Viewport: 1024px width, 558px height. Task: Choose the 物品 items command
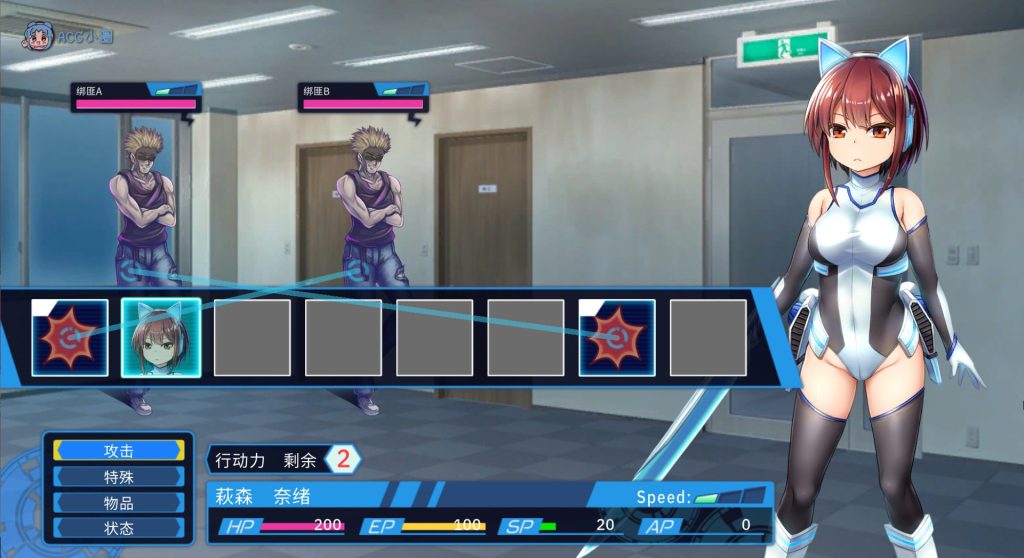pyautogui.click(x=119, y=503)
